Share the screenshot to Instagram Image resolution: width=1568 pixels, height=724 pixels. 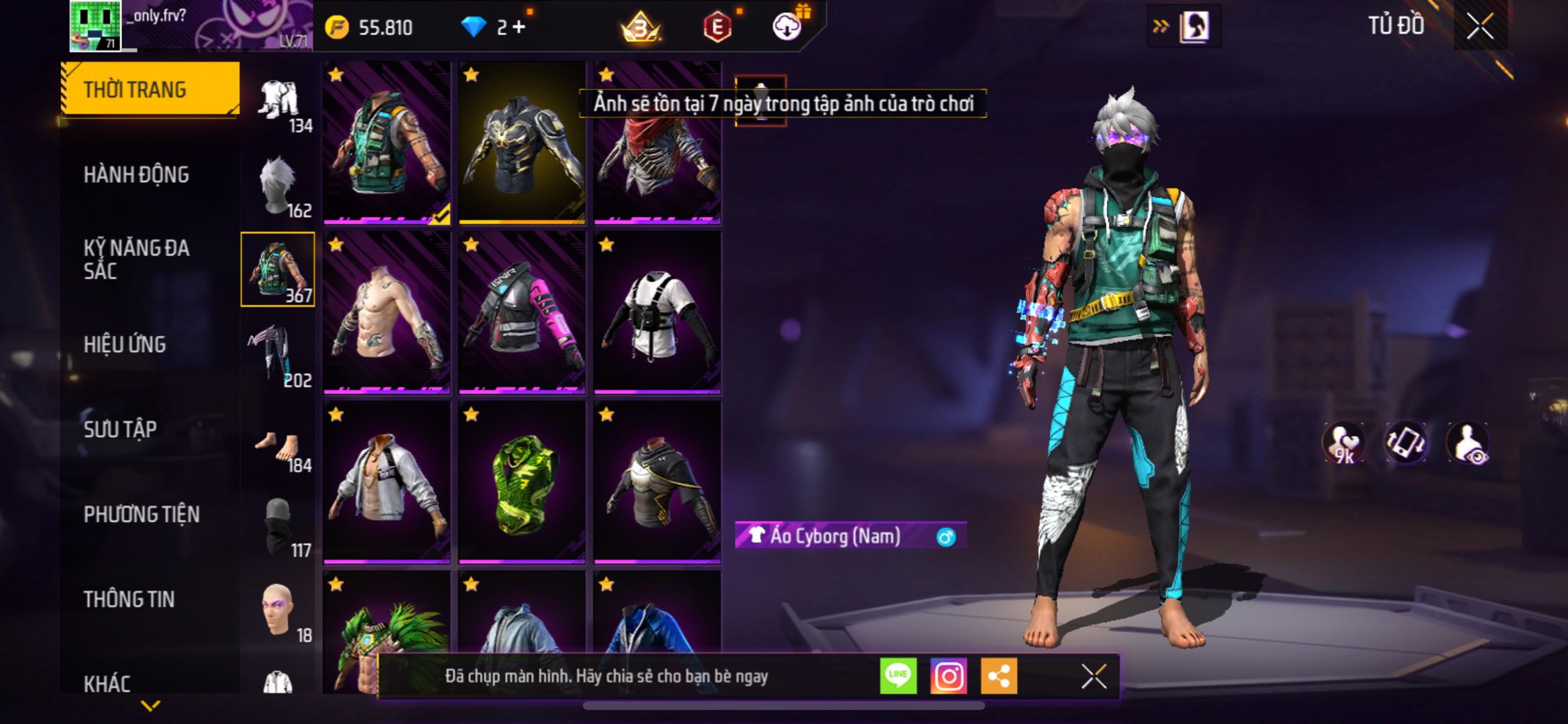click(949, 677)
